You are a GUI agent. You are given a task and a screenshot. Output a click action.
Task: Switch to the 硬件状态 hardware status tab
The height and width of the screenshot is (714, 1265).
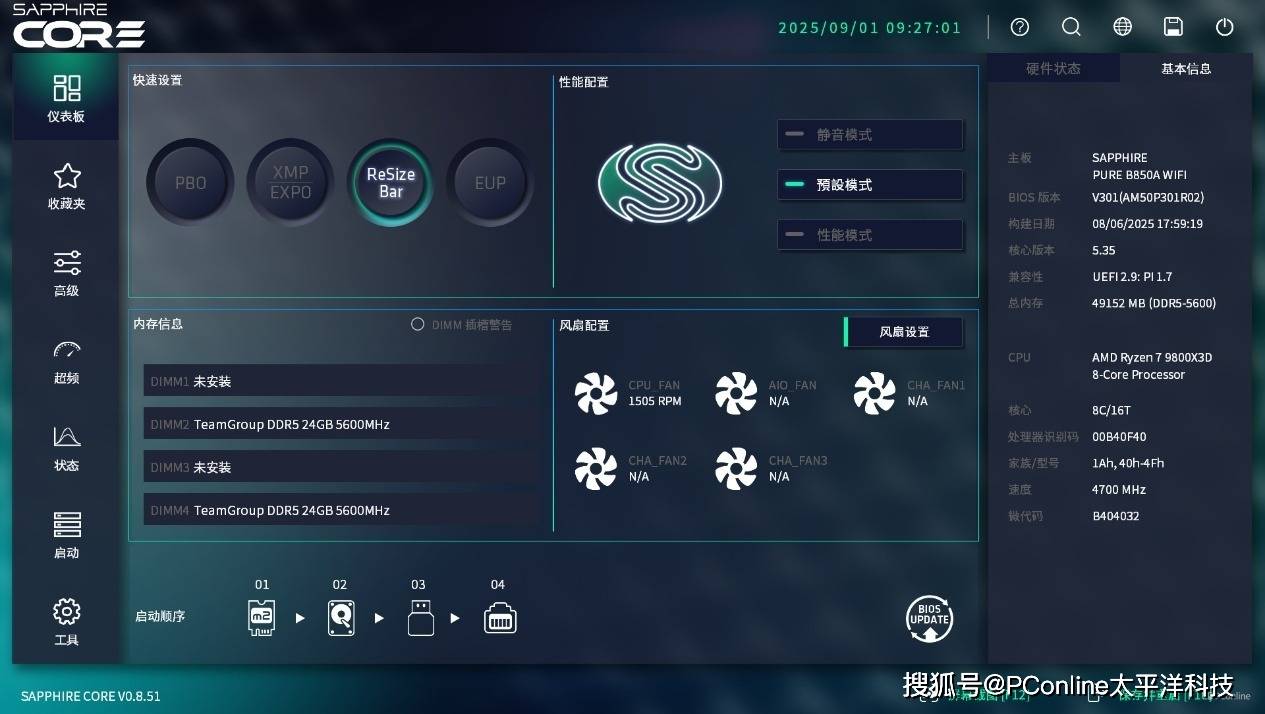coord(1053,69)
